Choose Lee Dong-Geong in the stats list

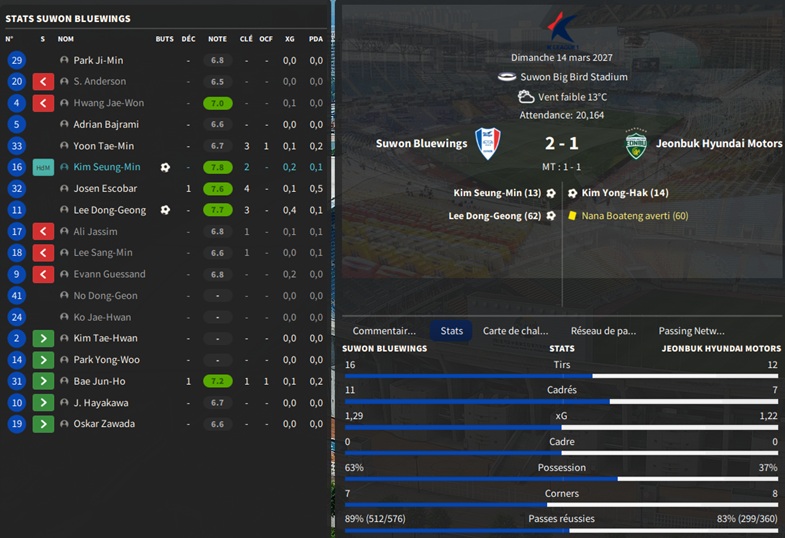pyautogui.click(x=110, y=210)
